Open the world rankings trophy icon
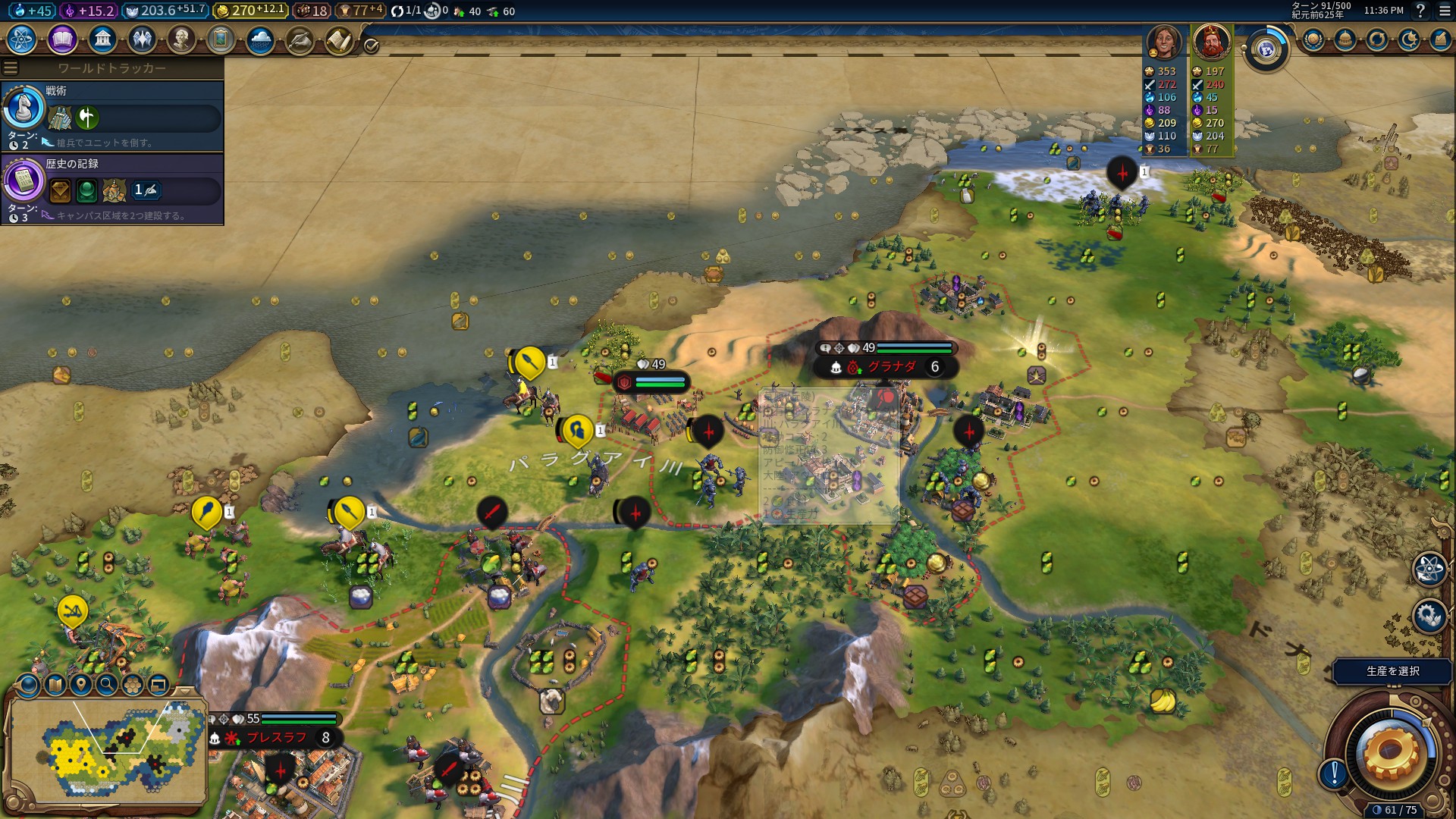Screen dimensions: 1456x819 (x=1313, y=39)
